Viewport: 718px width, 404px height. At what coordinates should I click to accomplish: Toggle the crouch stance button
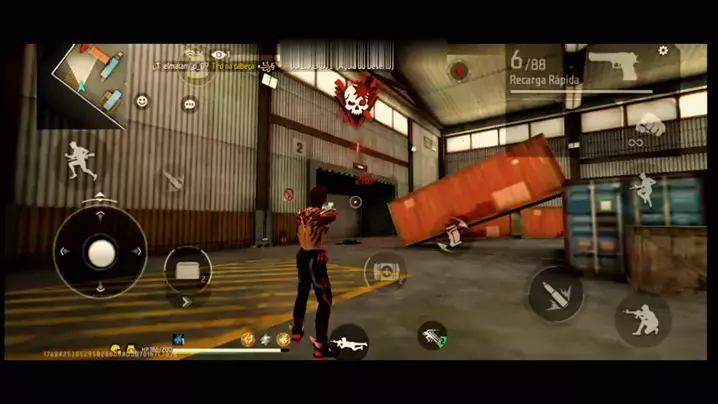click(x=642, y=318)
